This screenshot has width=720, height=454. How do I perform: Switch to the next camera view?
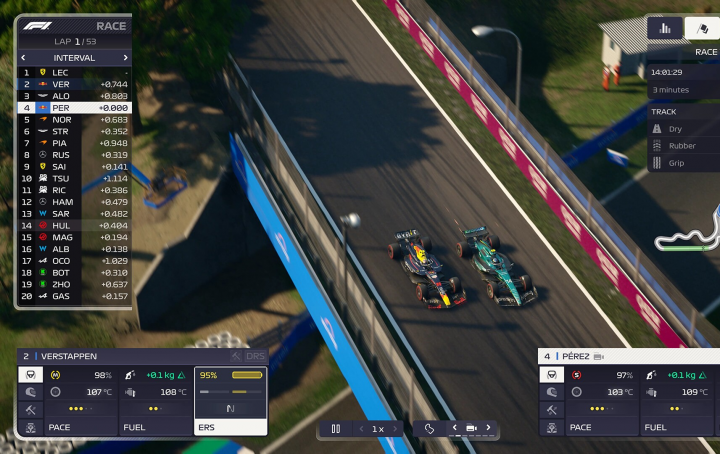click(488, 428)
